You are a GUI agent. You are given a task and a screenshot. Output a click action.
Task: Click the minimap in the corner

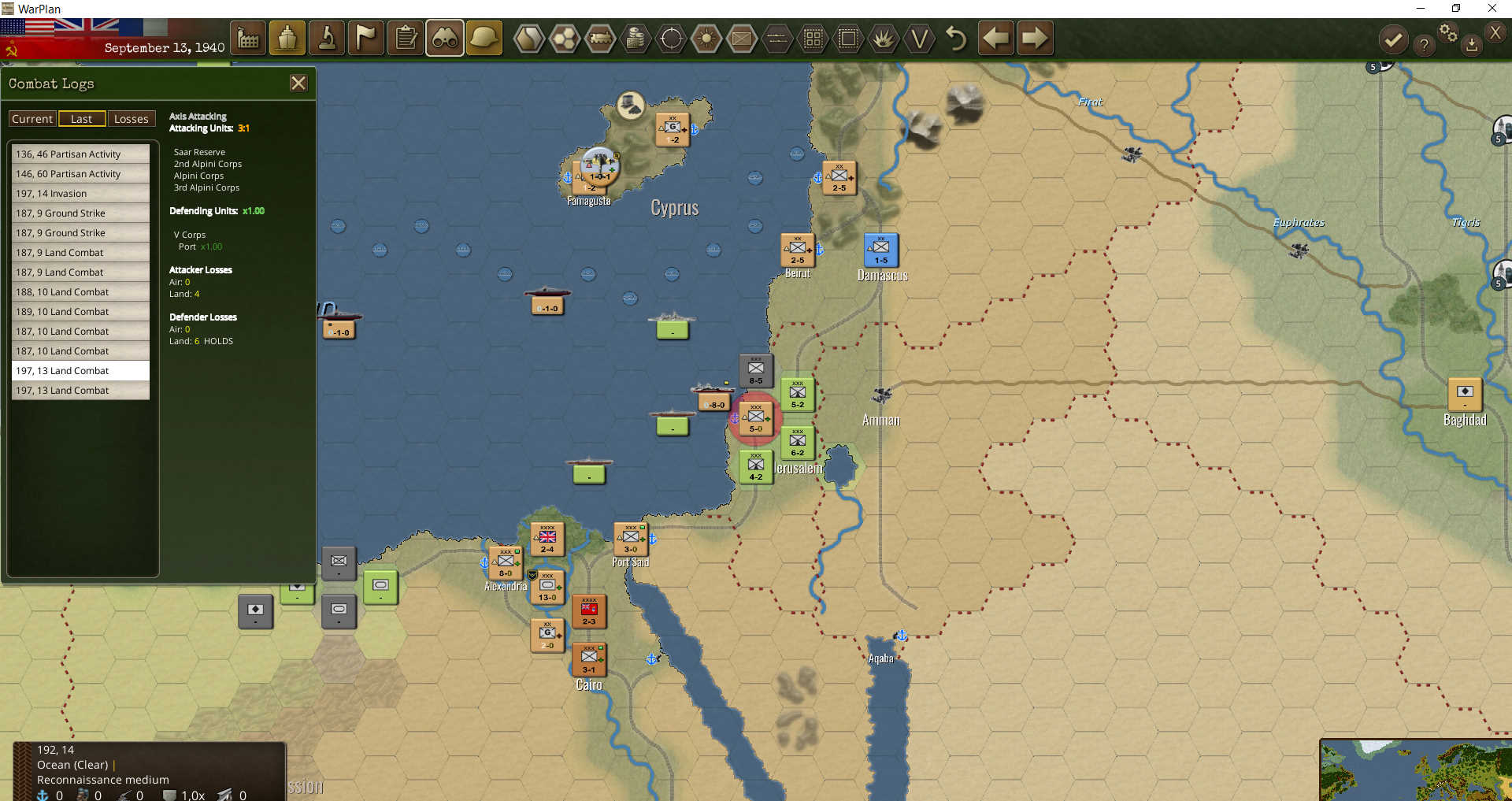coord(1417,772)
